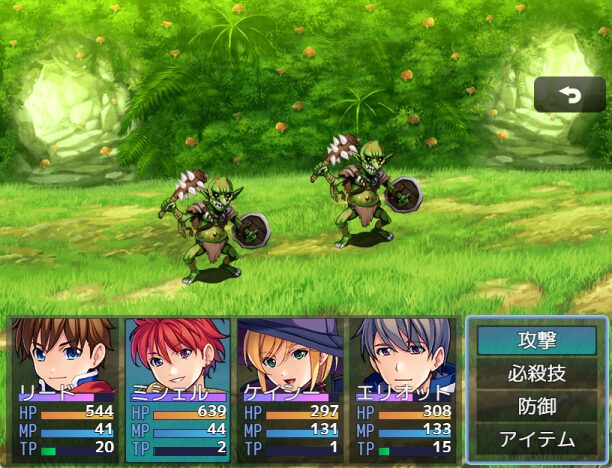Screen dimensions: 612x468
Task: Click the back arrow button
Action: click(x=569, y=95)
